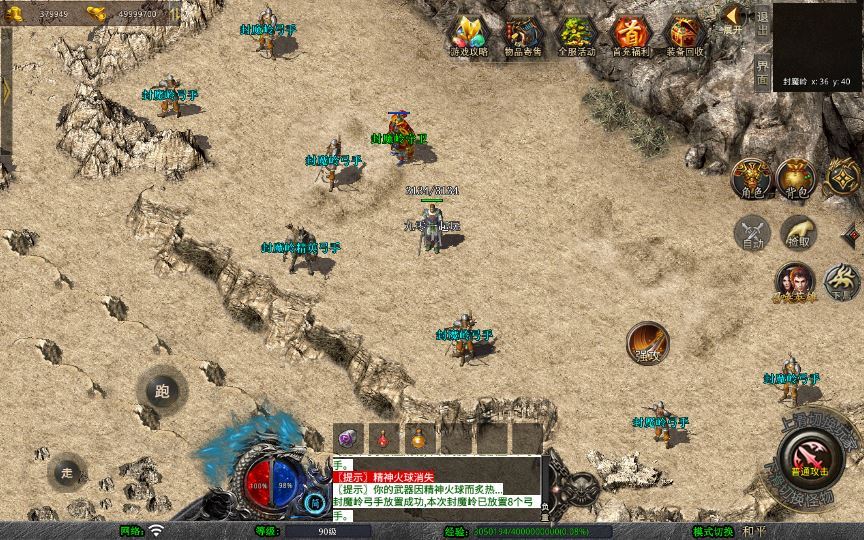Viewport: 864px width, 540px height.
Task: Open the 背包 backpack
Action: 796,177
